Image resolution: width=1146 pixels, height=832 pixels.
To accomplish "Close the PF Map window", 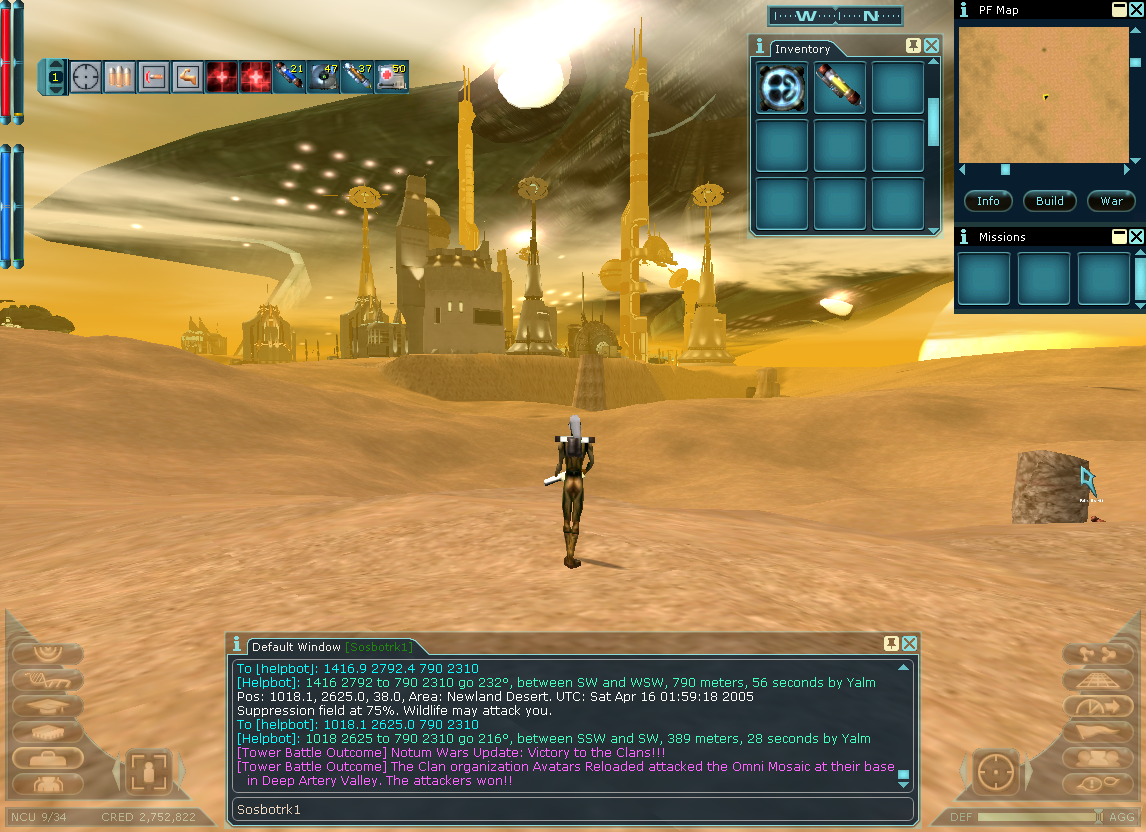I will [1136, 10].
